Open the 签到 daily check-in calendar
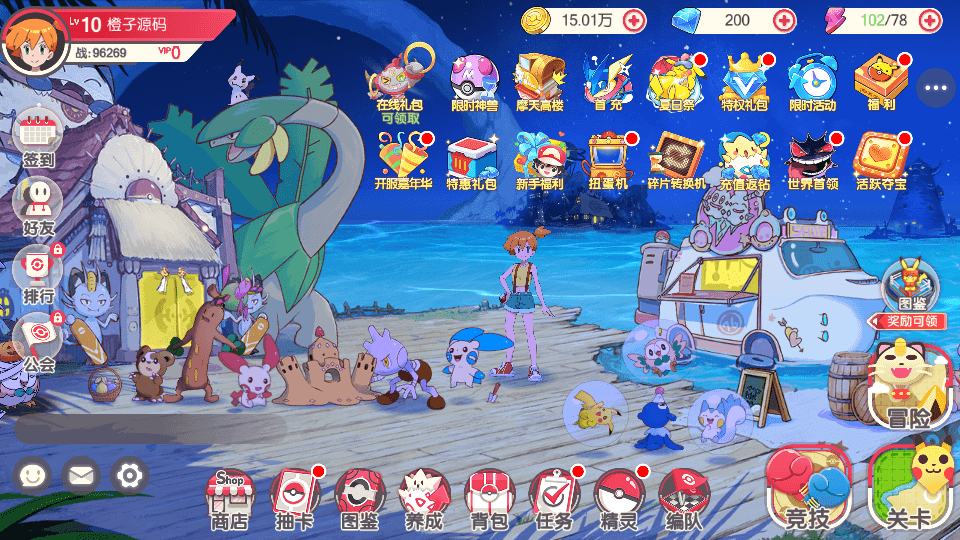Screen dimensions: 960x540 click(x=39, y=135)
